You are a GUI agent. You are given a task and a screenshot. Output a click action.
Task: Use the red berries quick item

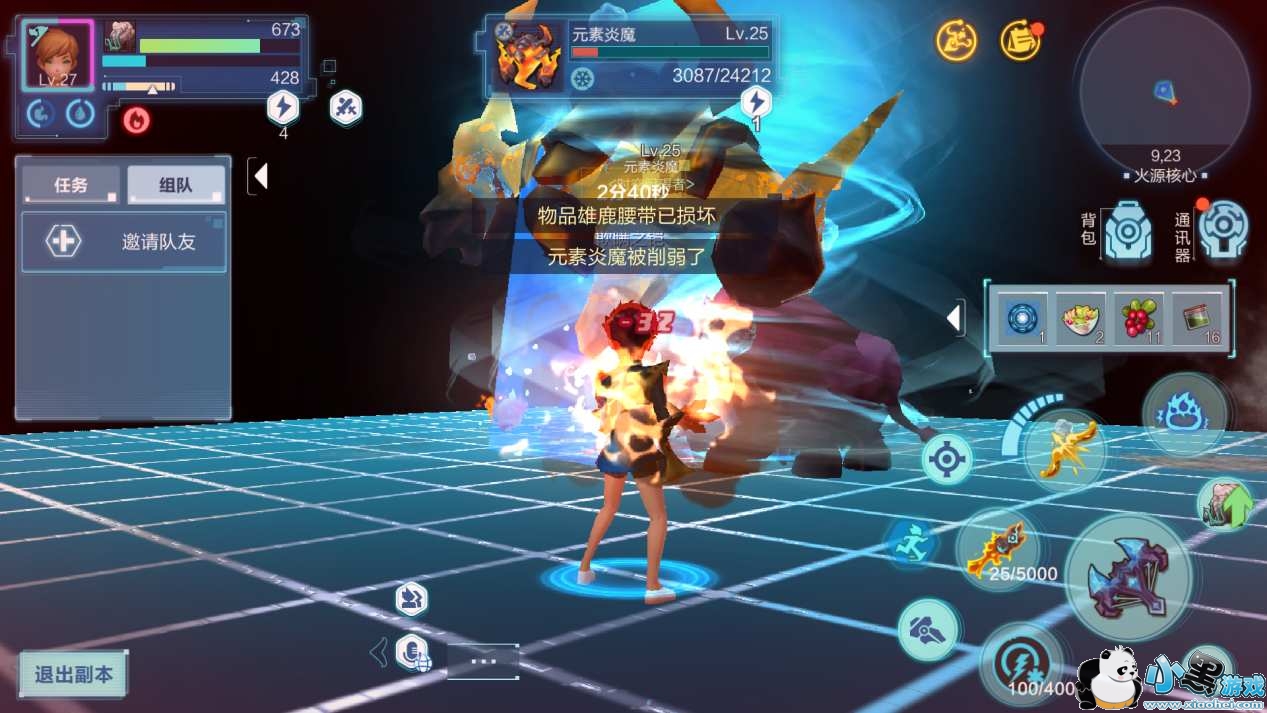click(1138, 319)
